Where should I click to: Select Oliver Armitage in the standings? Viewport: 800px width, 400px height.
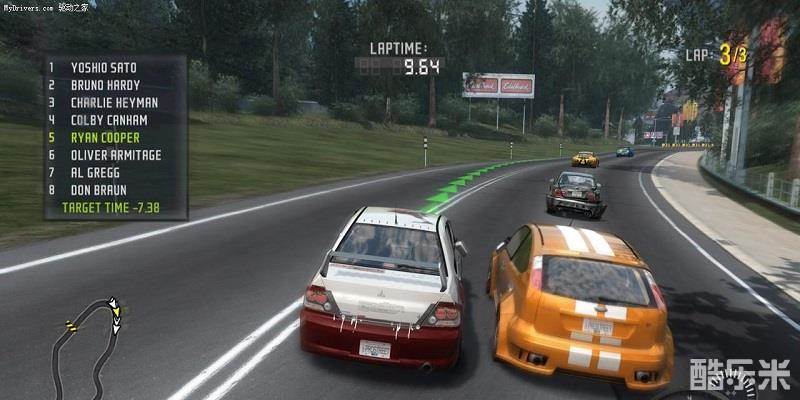(x=116, y=154)
